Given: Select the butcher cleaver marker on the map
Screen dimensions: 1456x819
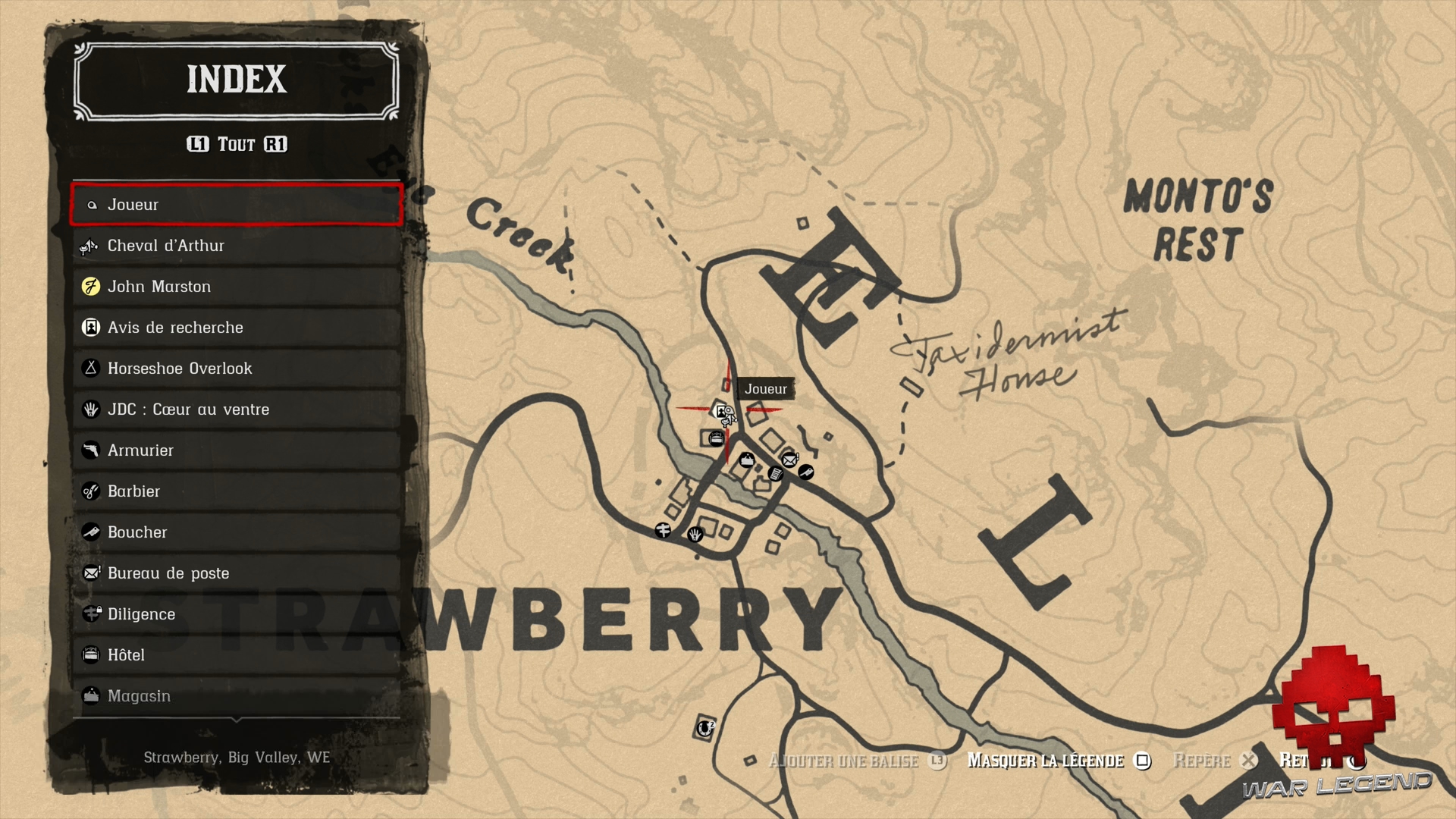Looking at the screenshot, I should tap(806, 473).
